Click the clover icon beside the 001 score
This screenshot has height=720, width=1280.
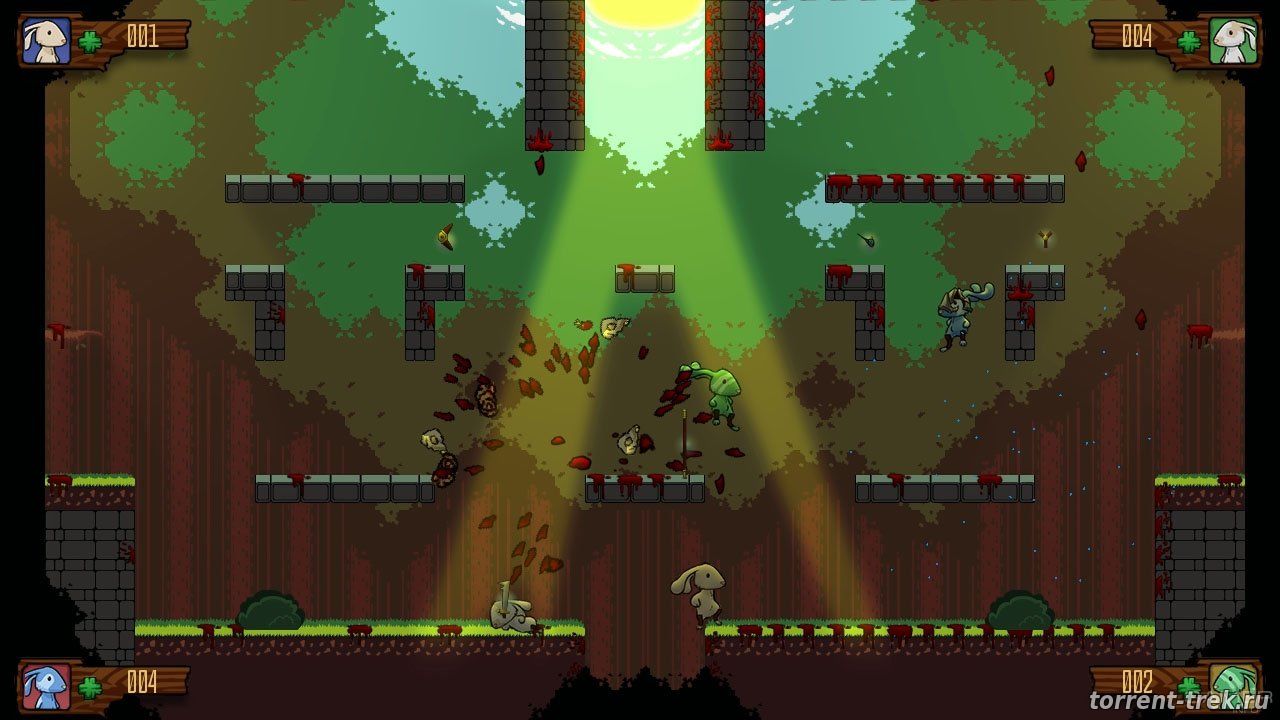click(92, 41)
